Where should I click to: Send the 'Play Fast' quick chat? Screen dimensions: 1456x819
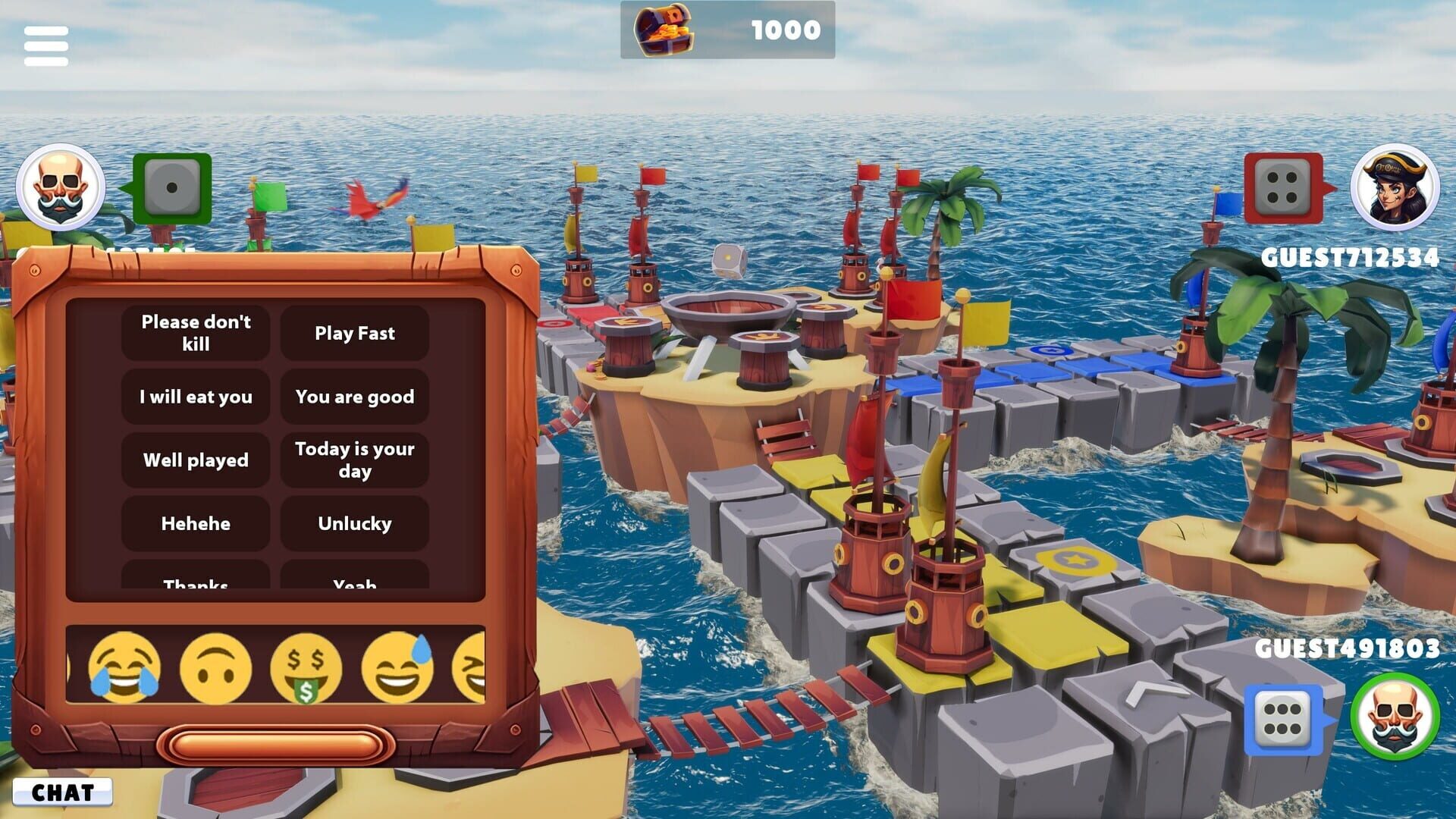click(355, 334)
